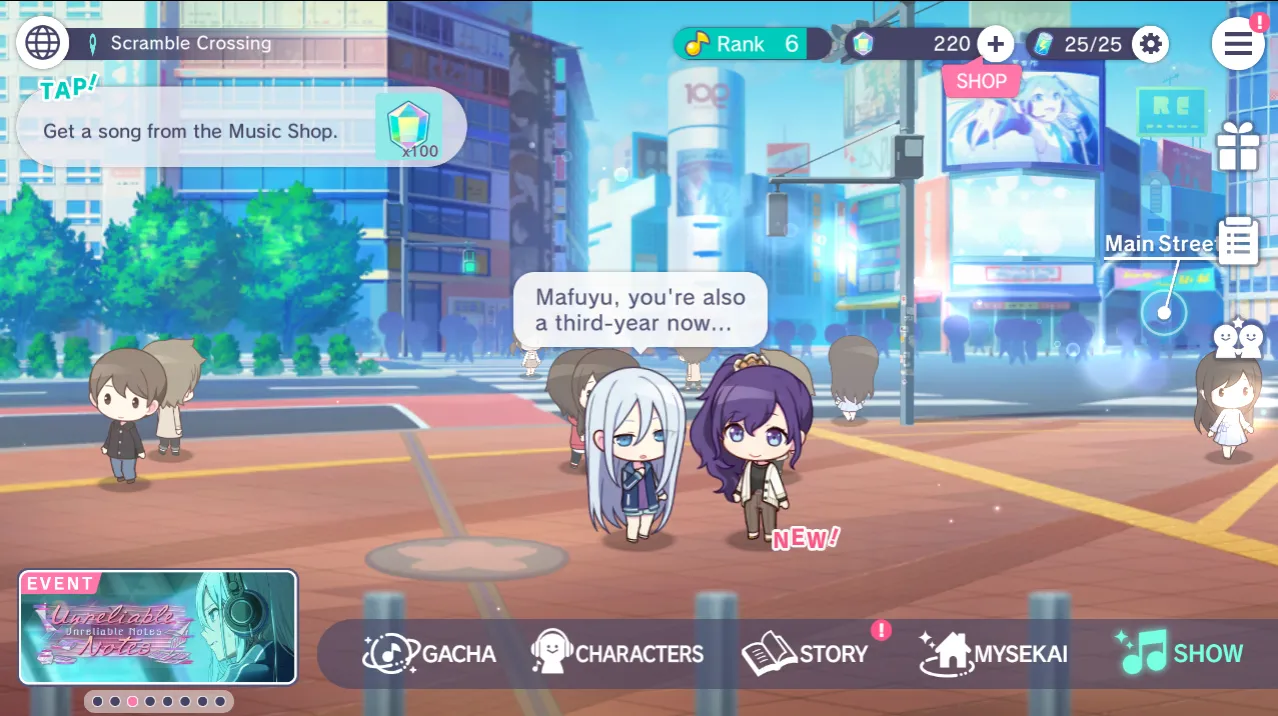Screen dimensions: 1278x716
Task: Open the gift box presents icon
Action: 1237,148
